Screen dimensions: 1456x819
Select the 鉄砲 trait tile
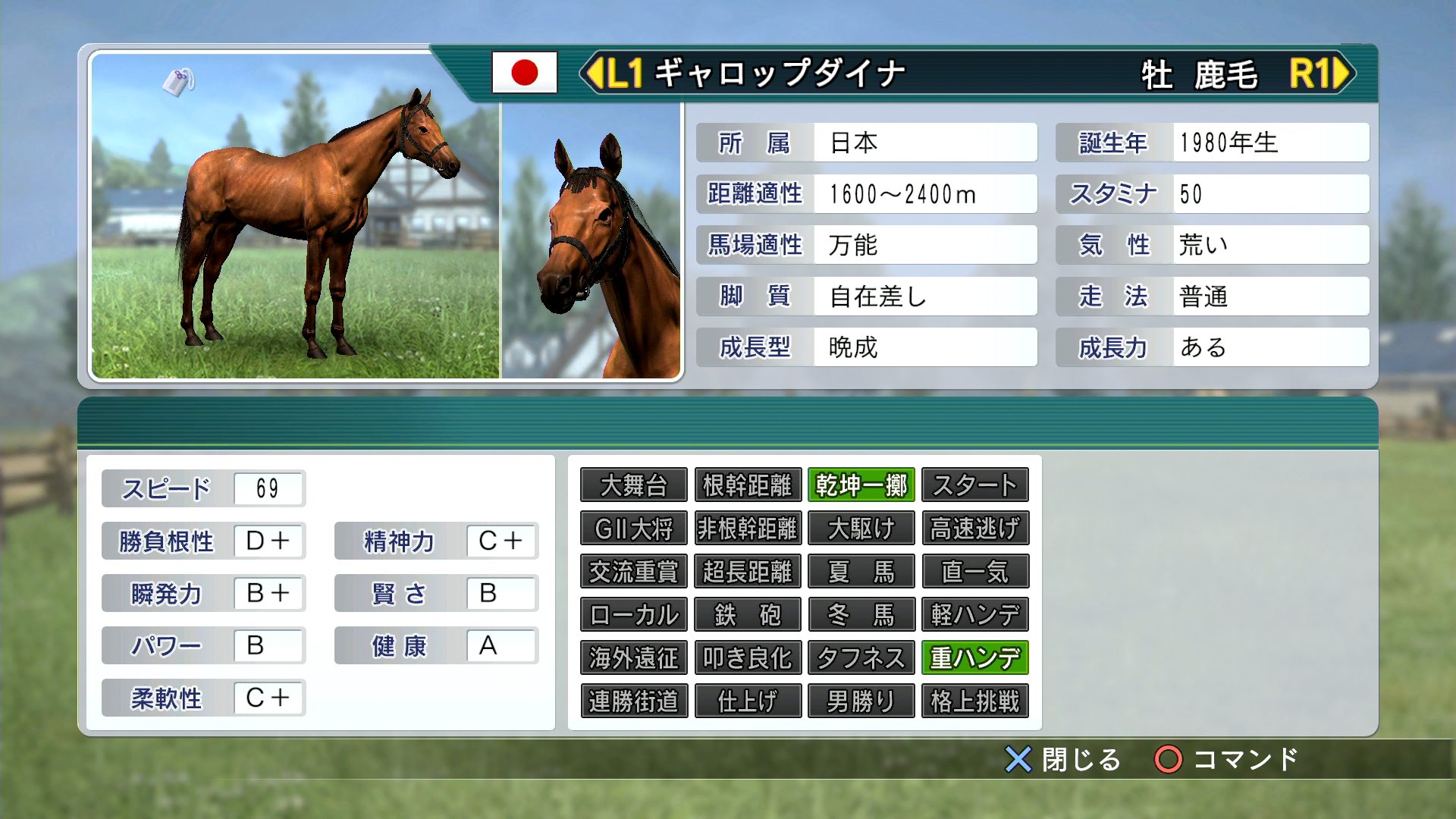tap(748, 615)
